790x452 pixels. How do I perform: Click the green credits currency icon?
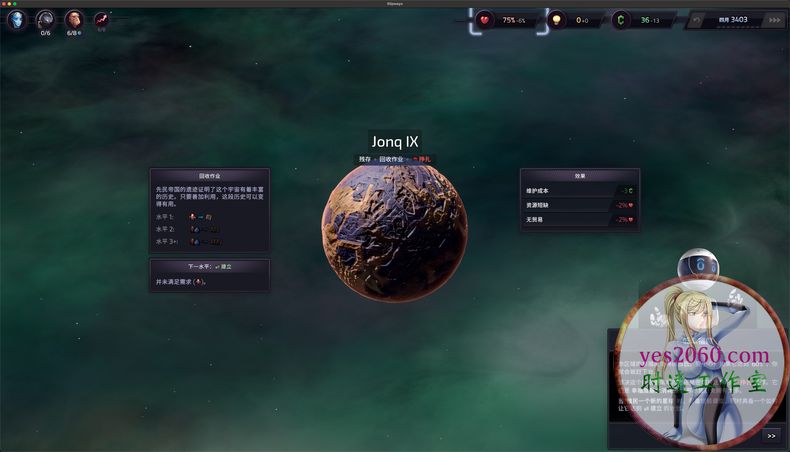point(621,19)
